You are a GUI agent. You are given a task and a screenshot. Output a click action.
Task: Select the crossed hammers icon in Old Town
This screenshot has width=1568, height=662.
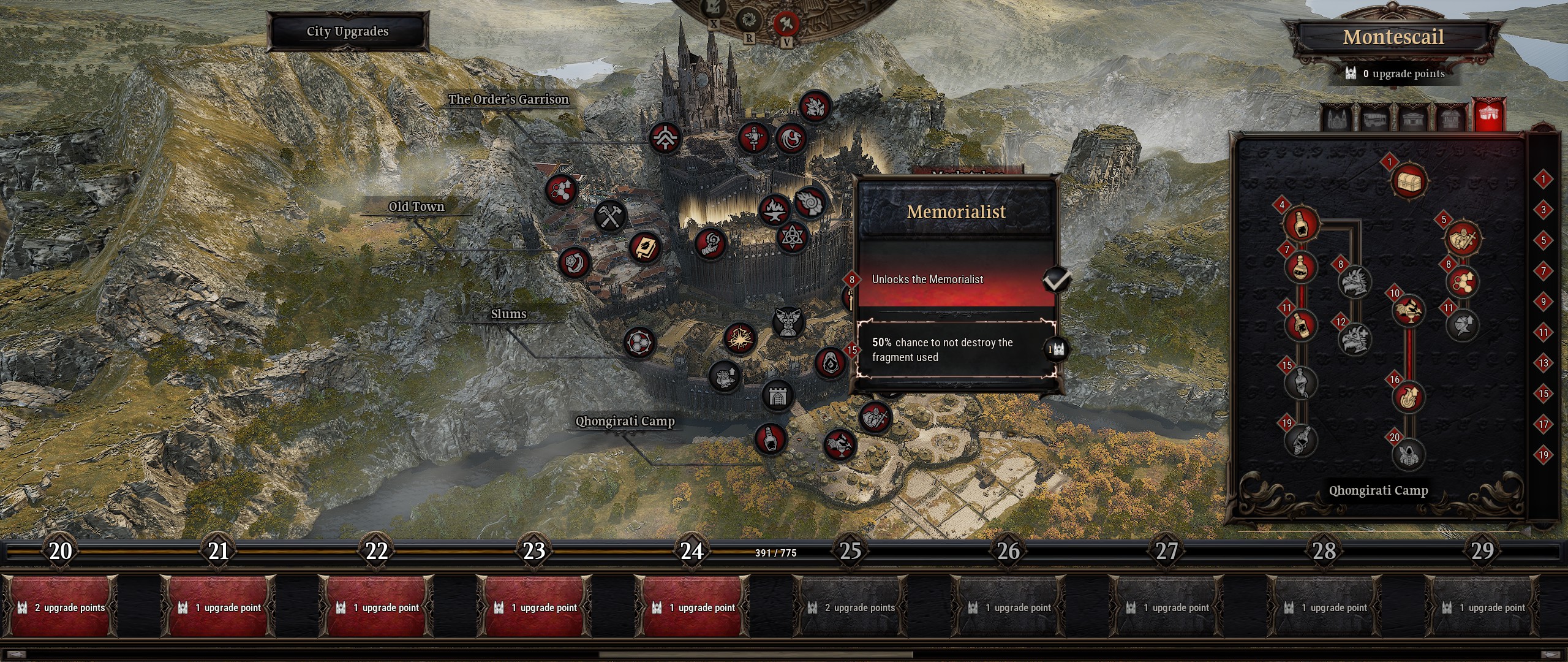tap(609, 216)
